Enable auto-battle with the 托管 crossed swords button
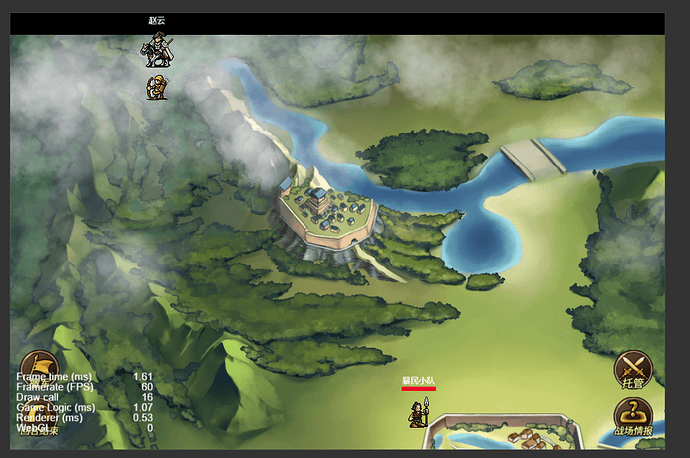This screenshot has width=690, height=458. click(632, 368)
